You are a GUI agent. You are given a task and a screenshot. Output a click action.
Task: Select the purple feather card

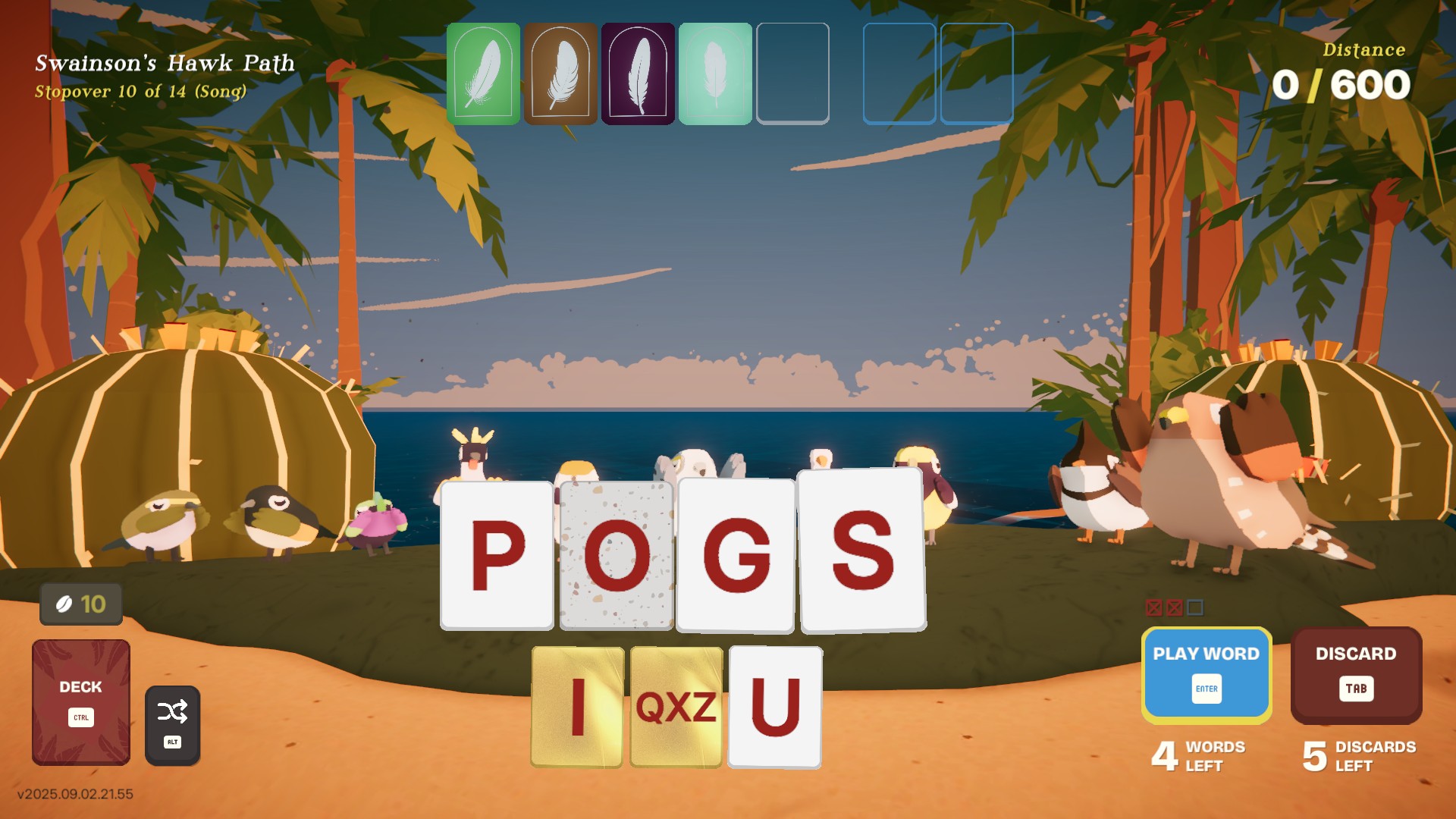[x=639, y=74]
